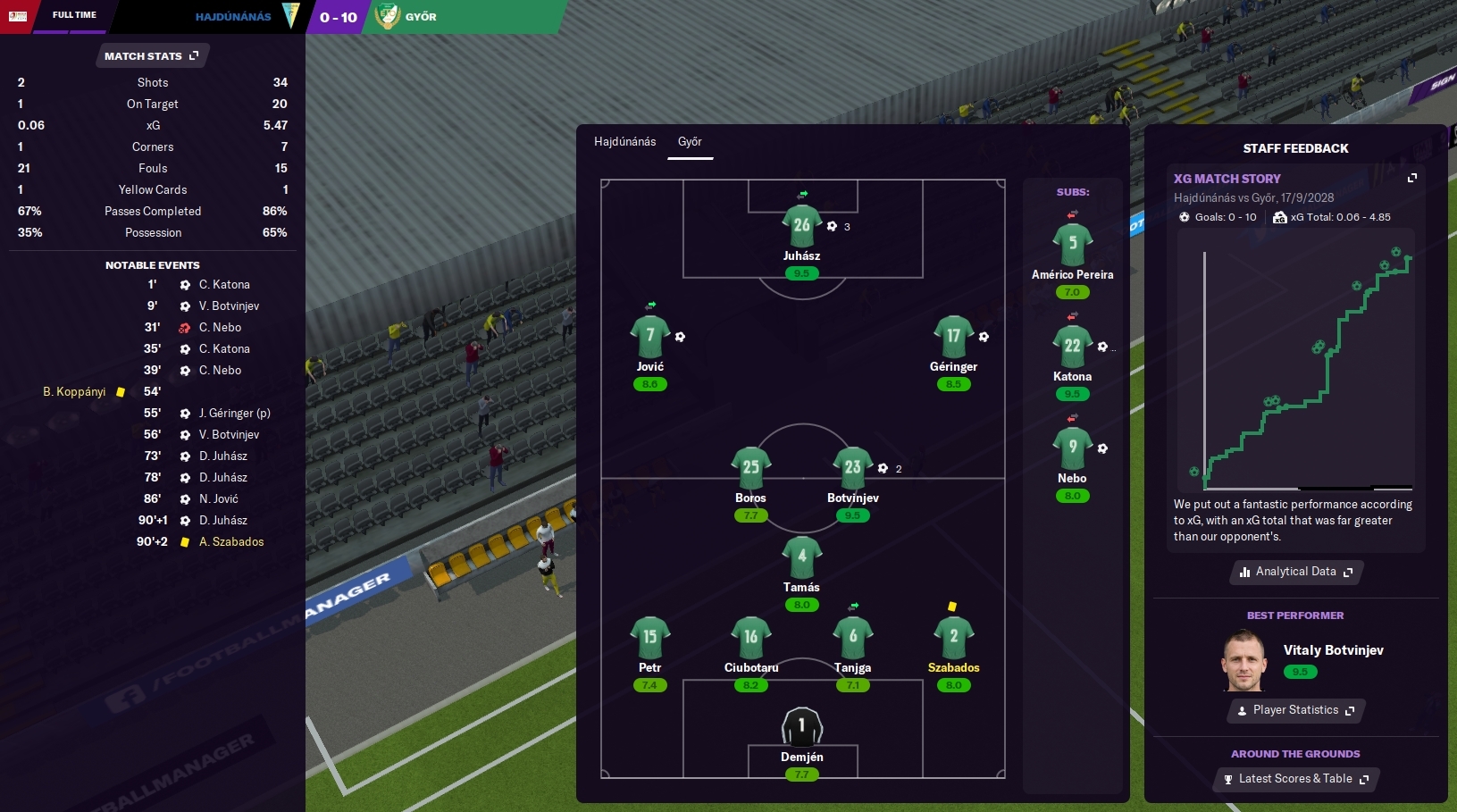Select substitute Nebo number 9

click(x=1072, y=448)
